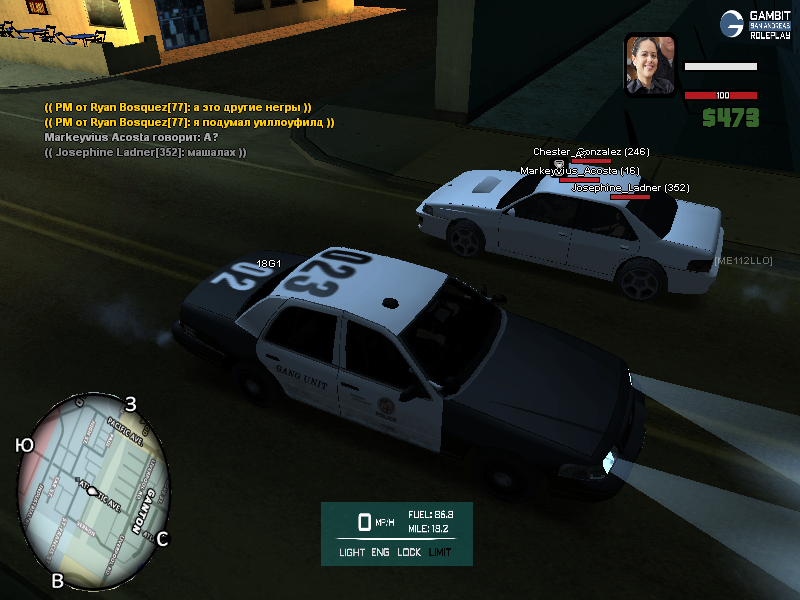The image size is (800, 600).
Task: Toggle the ENG engine indicator
Action: pos(381,552)
